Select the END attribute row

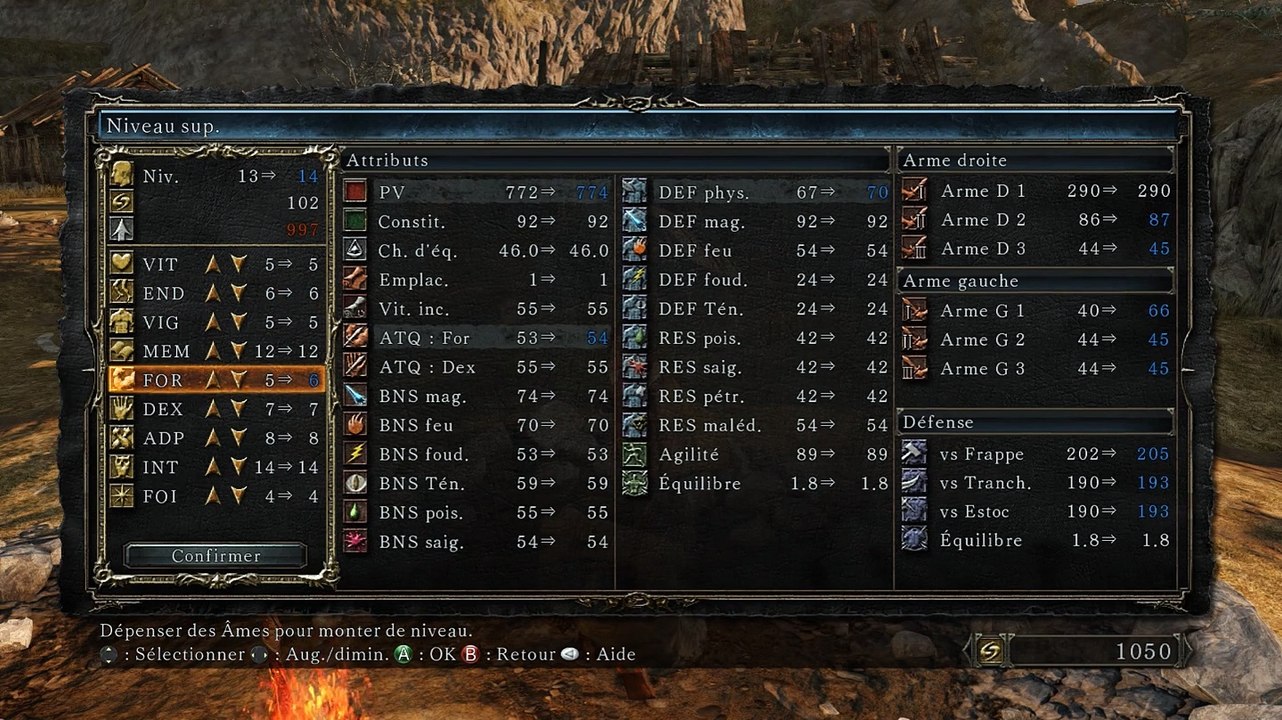coord(215,293)
